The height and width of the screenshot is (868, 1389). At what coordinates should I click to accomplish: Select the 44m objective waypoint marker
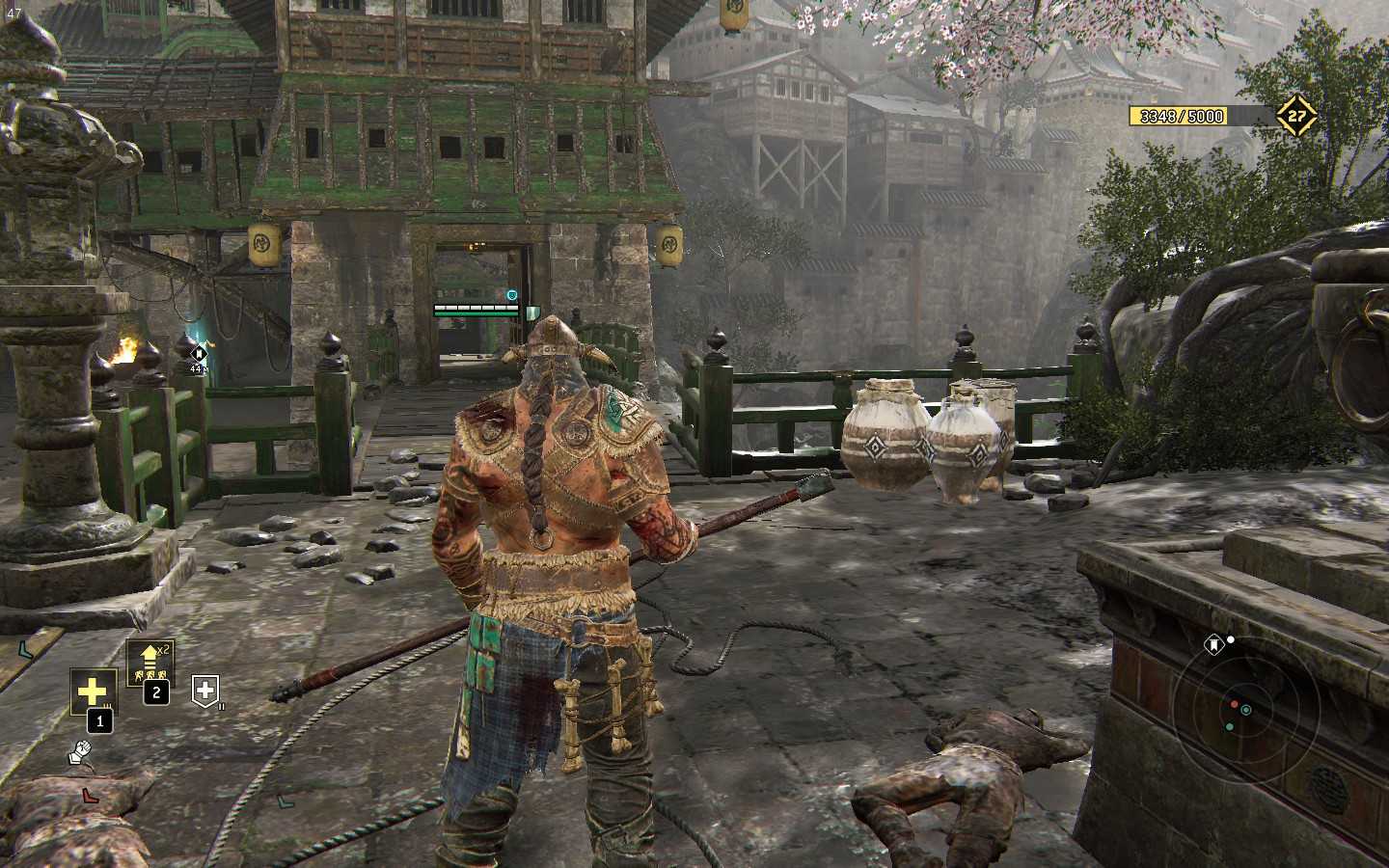199,353
